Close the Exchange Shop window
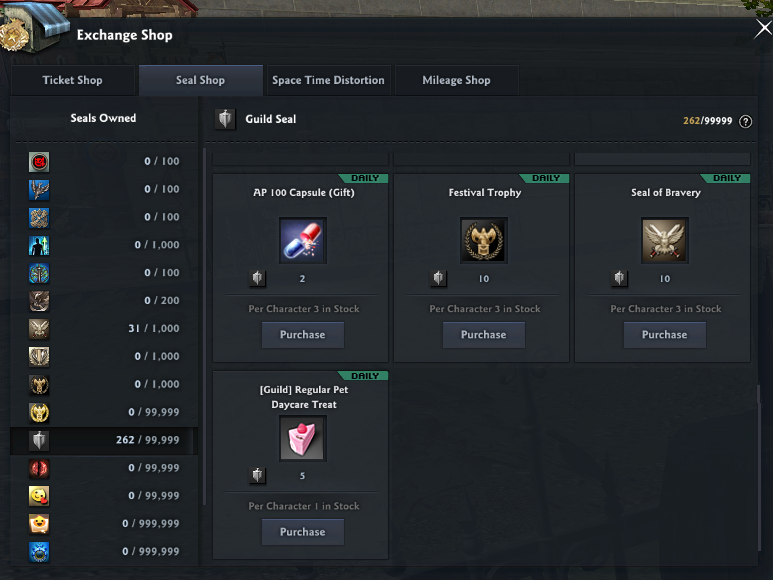Image resolution: width=773 pixels, height=580 pixels. coord(762,30)
